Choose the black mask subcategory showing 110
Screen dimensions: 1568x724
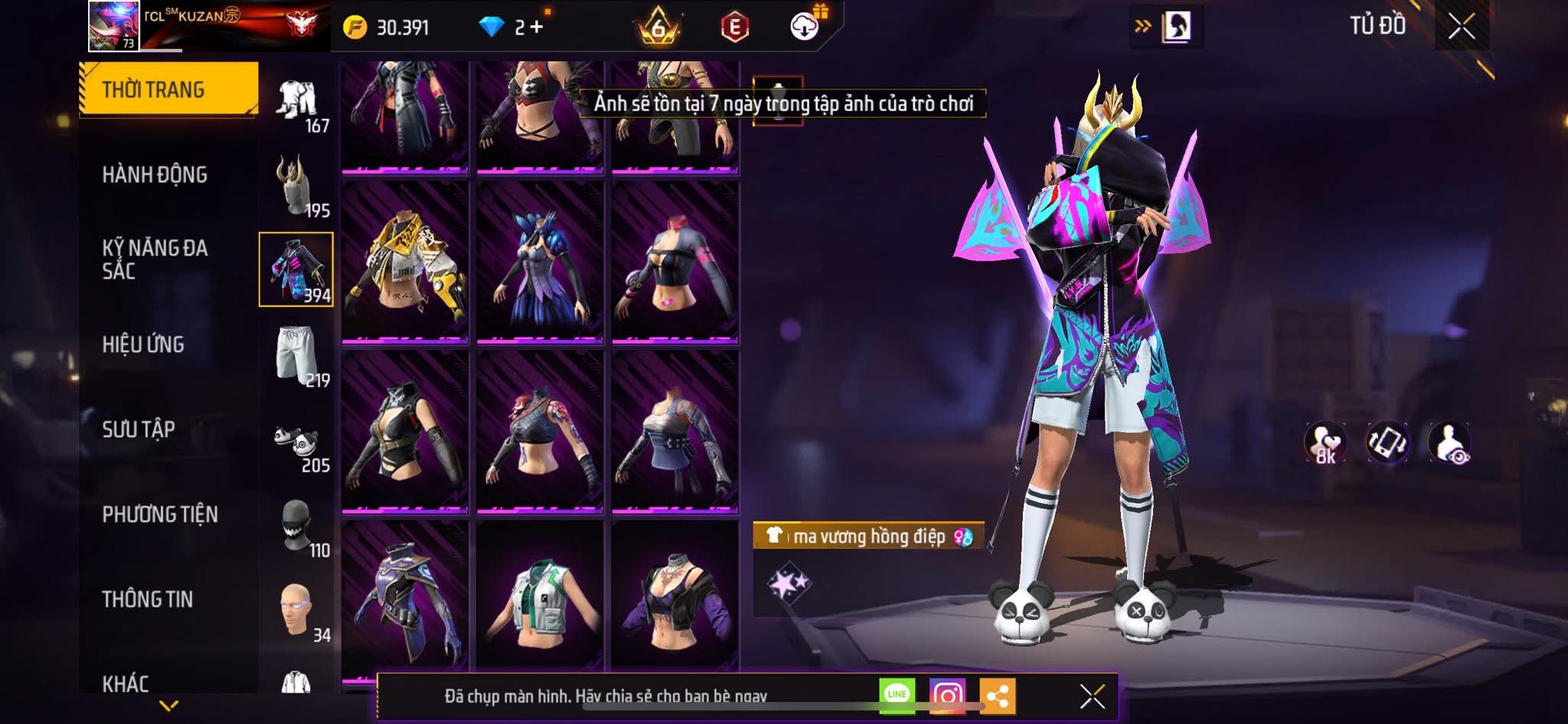click(297, 527)
